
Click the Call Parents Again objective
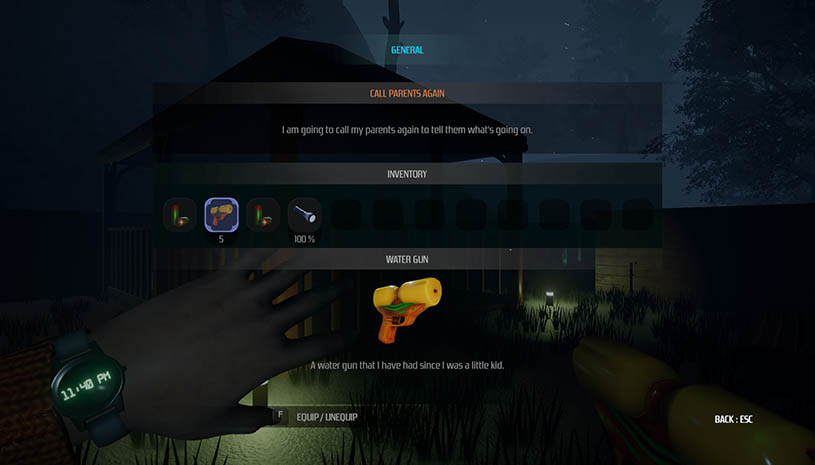point(407,94)
